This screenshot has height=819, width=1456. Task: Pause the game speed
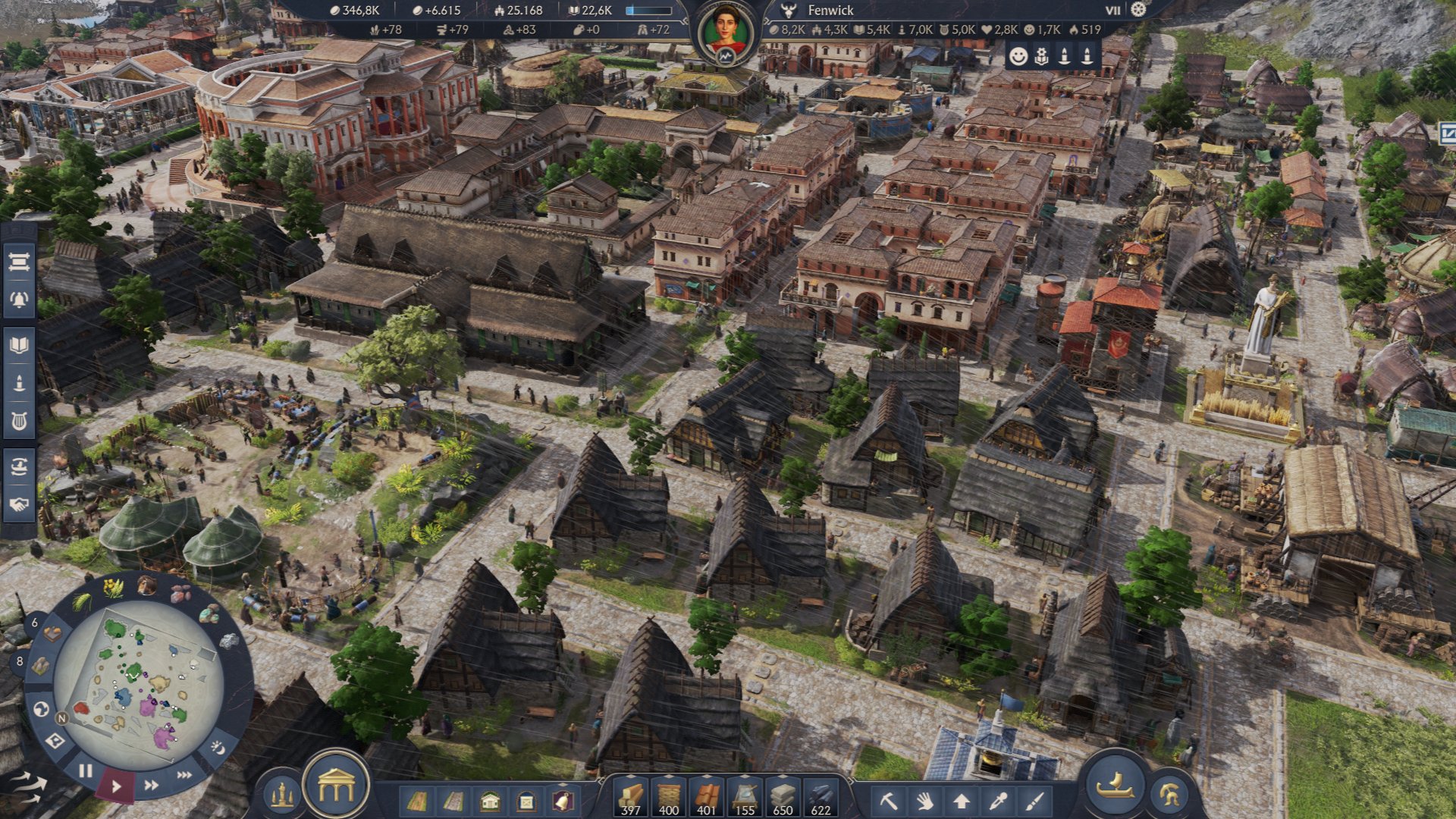pyautogui.click(x=86, y=770)
